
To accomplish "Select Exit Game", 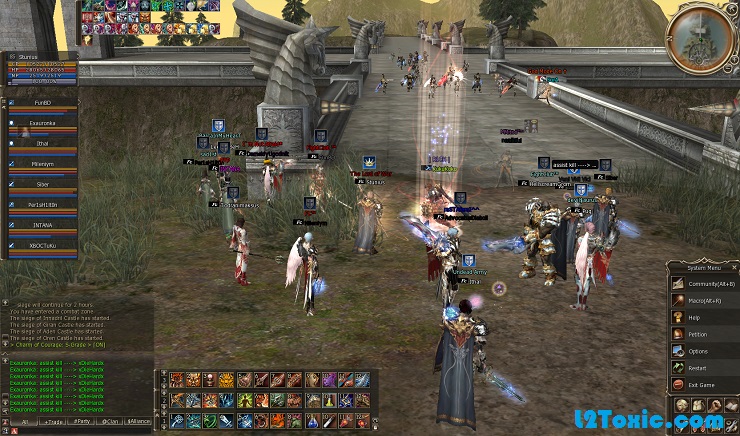I will click(699, 385).
